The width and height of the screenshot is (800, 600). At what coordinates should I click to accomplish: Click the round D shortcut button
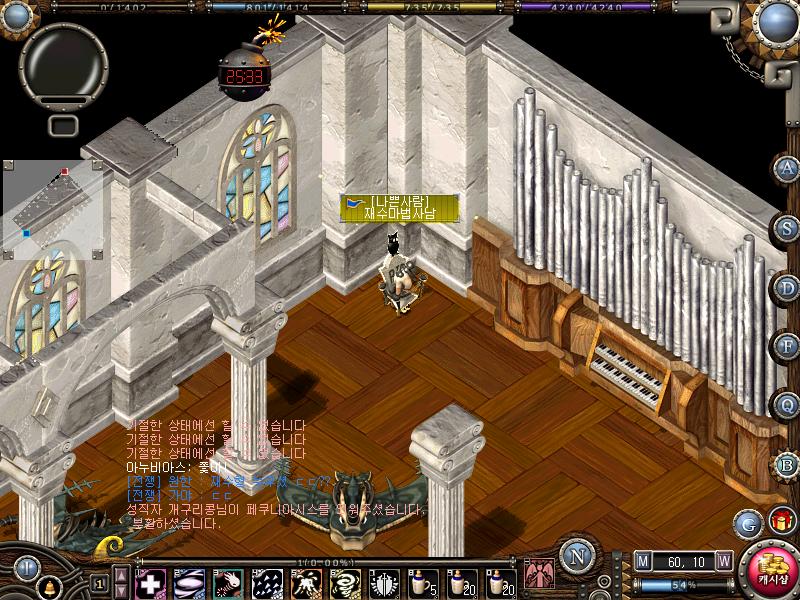coord(787,286)
